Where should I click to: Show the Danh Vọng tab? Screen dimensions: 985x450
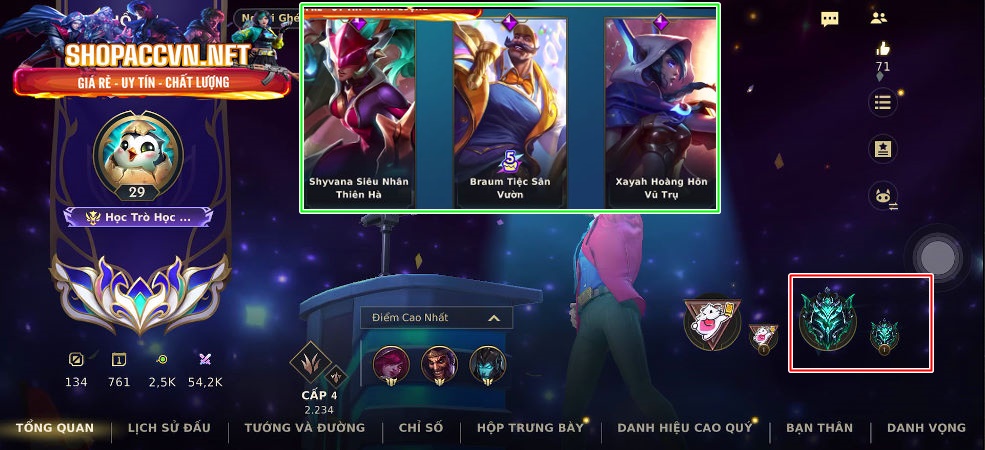coord(926,428)
